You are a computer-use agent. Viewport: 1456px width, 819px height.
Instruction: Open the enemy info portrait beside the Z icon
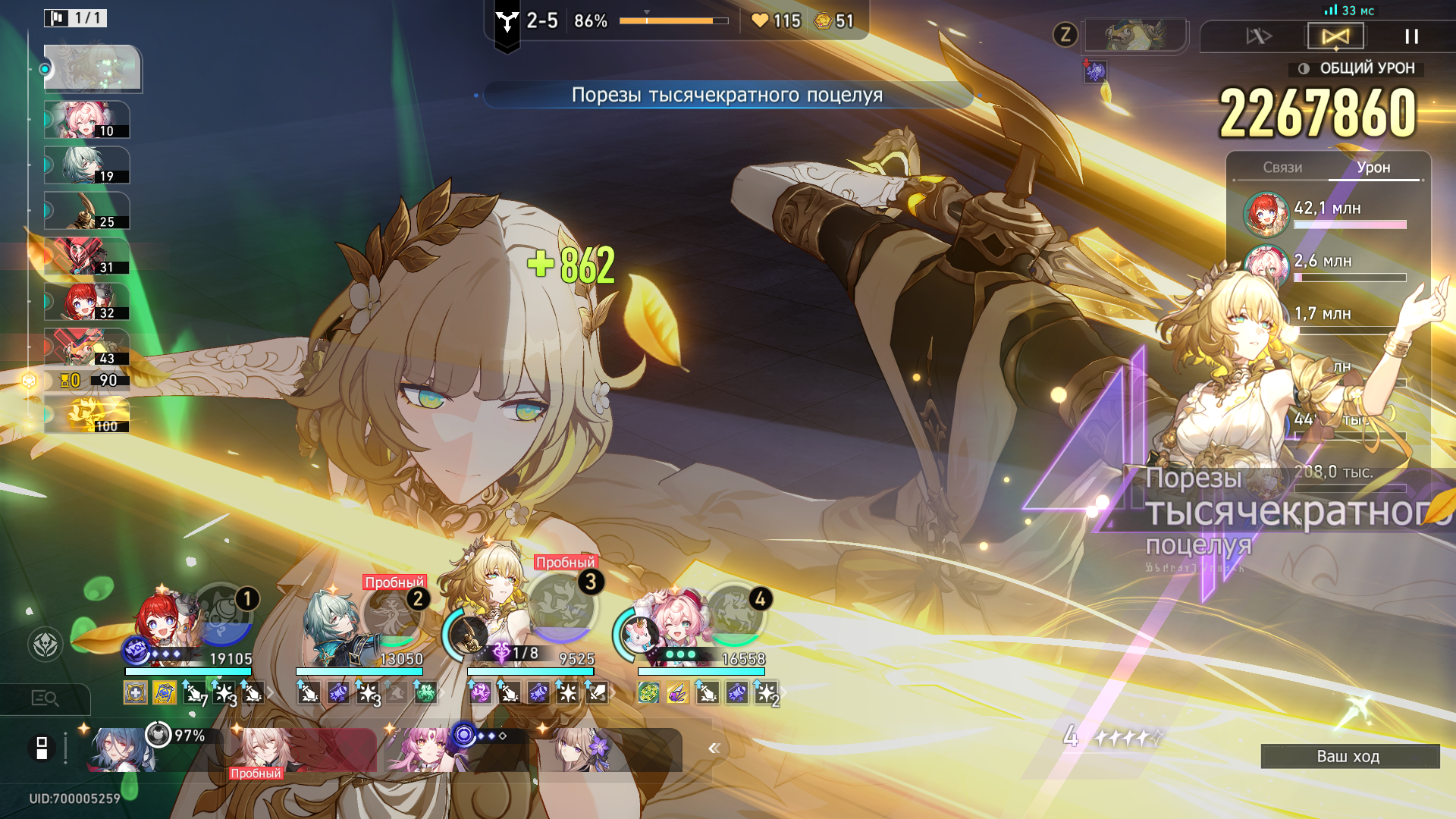click(1135, 36)
